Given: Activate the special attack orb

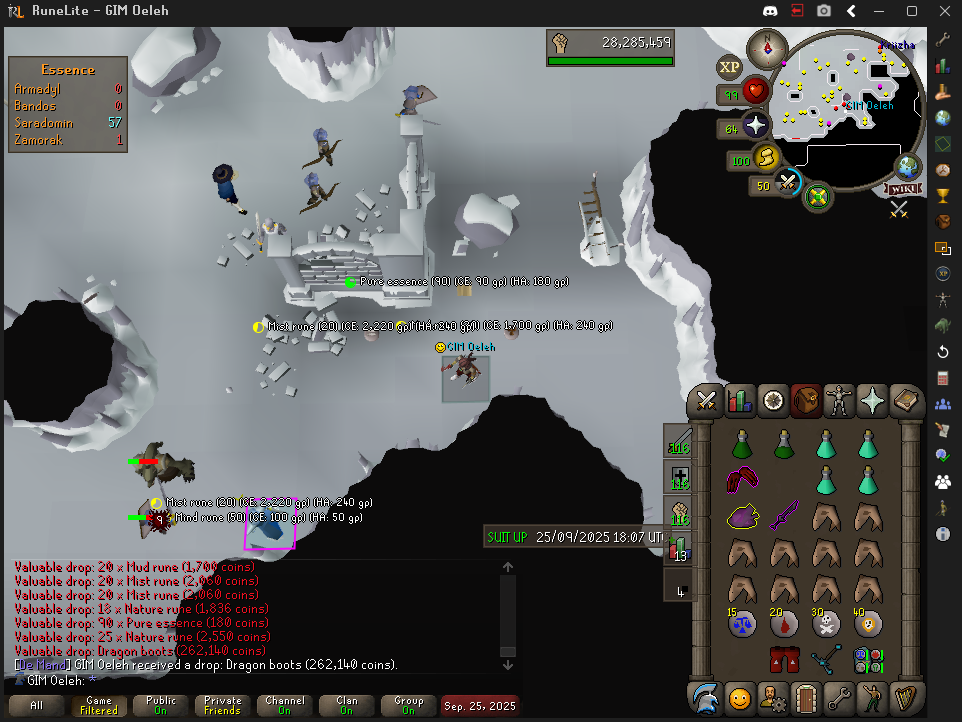Looking at the screenshot, I should click(x=788, y=183).
